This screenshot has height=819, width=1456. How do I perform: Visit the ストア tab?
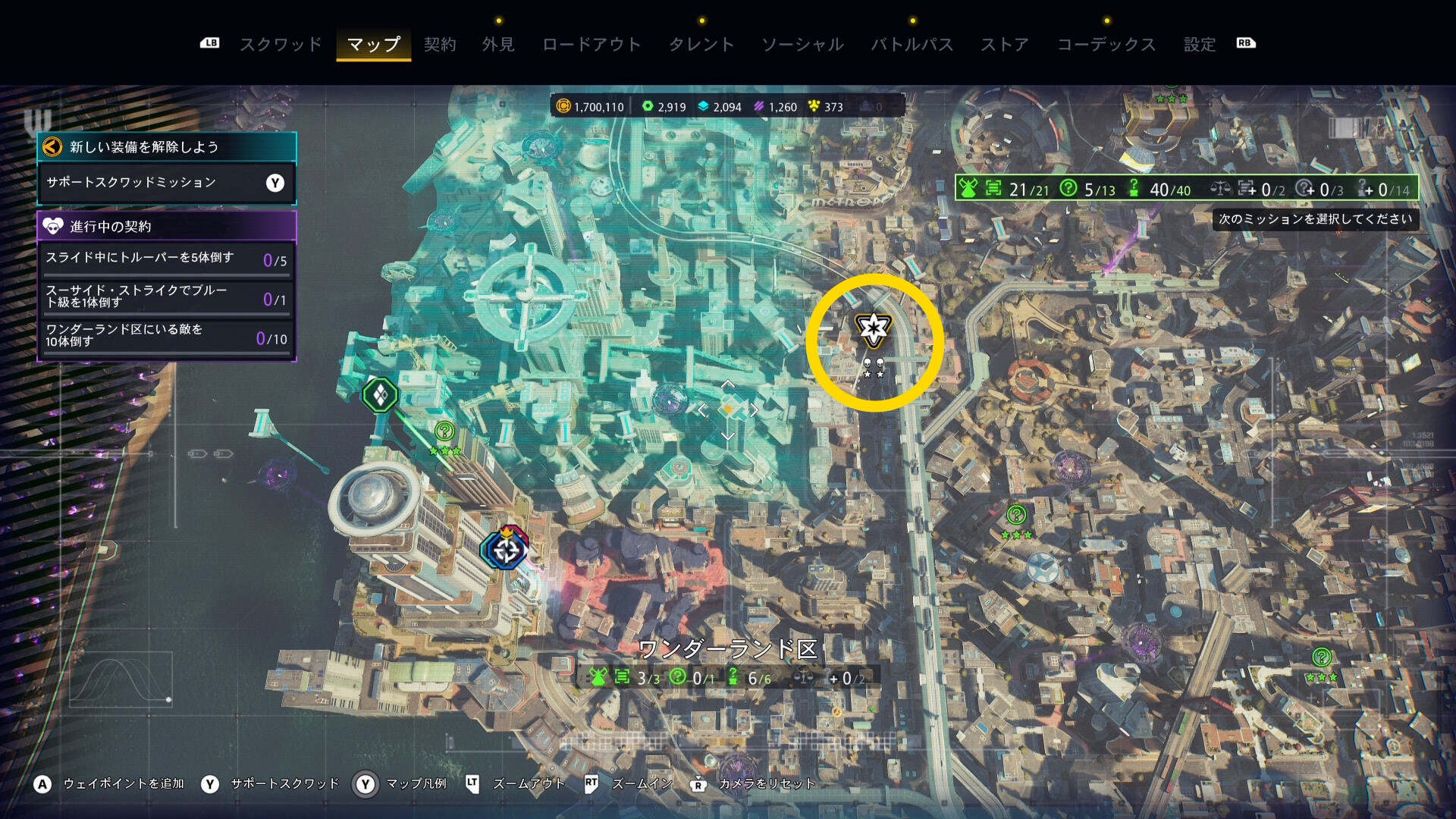pos(1005,45)
